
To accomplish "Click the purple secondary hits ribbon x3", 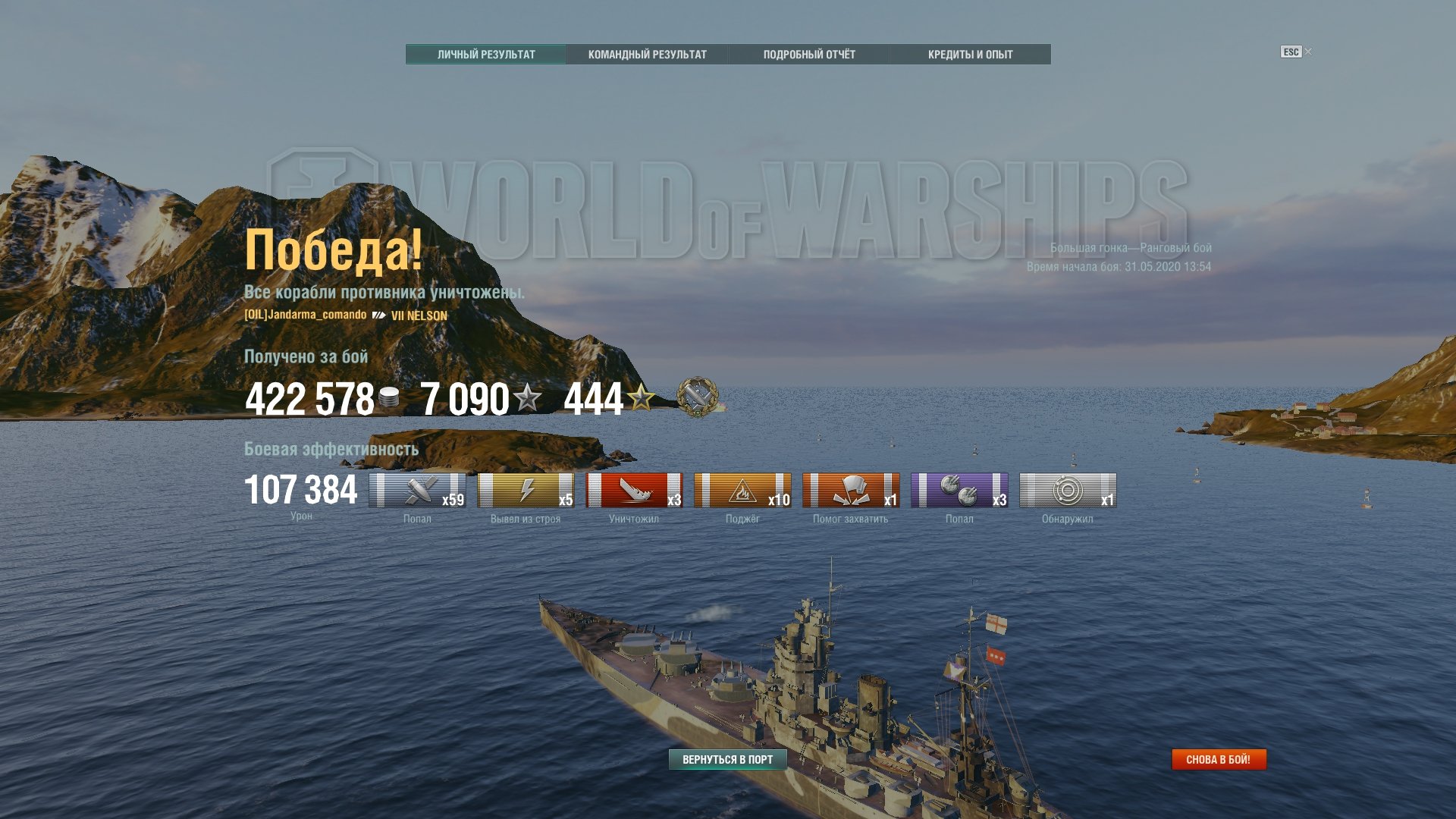I will (959, 490).
